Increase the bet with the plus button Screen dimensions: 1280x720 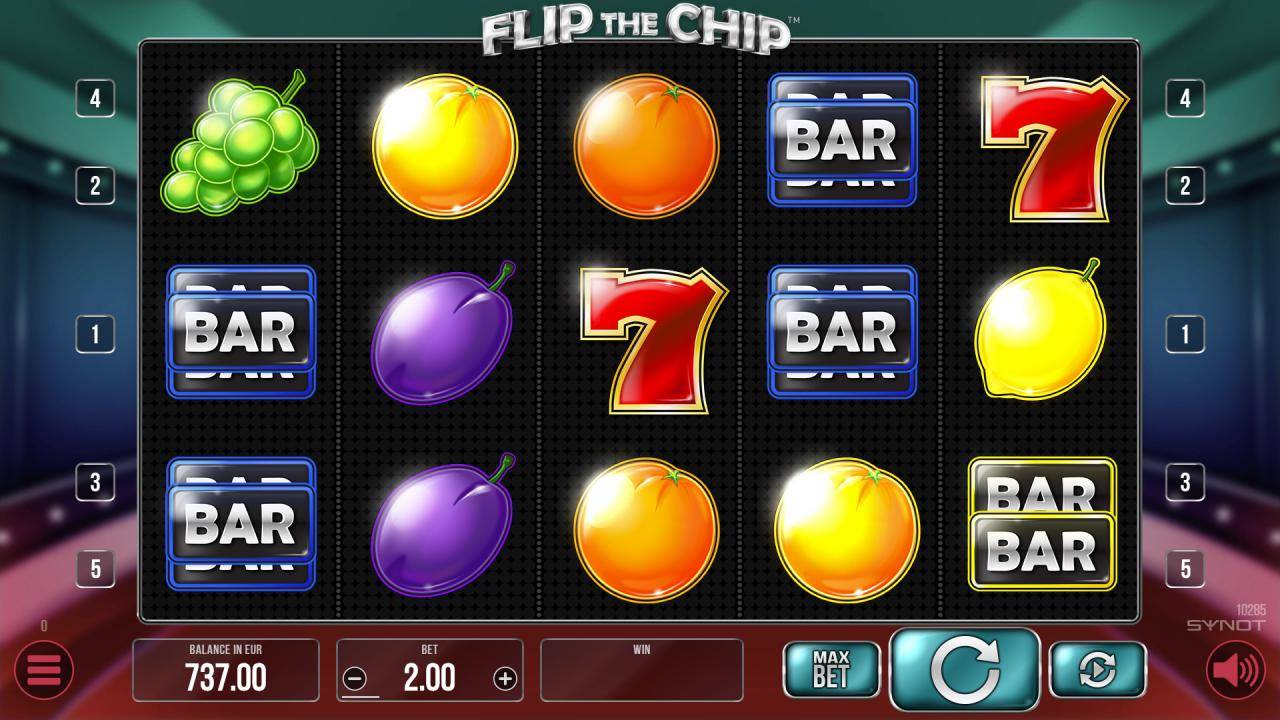point(505,679)
